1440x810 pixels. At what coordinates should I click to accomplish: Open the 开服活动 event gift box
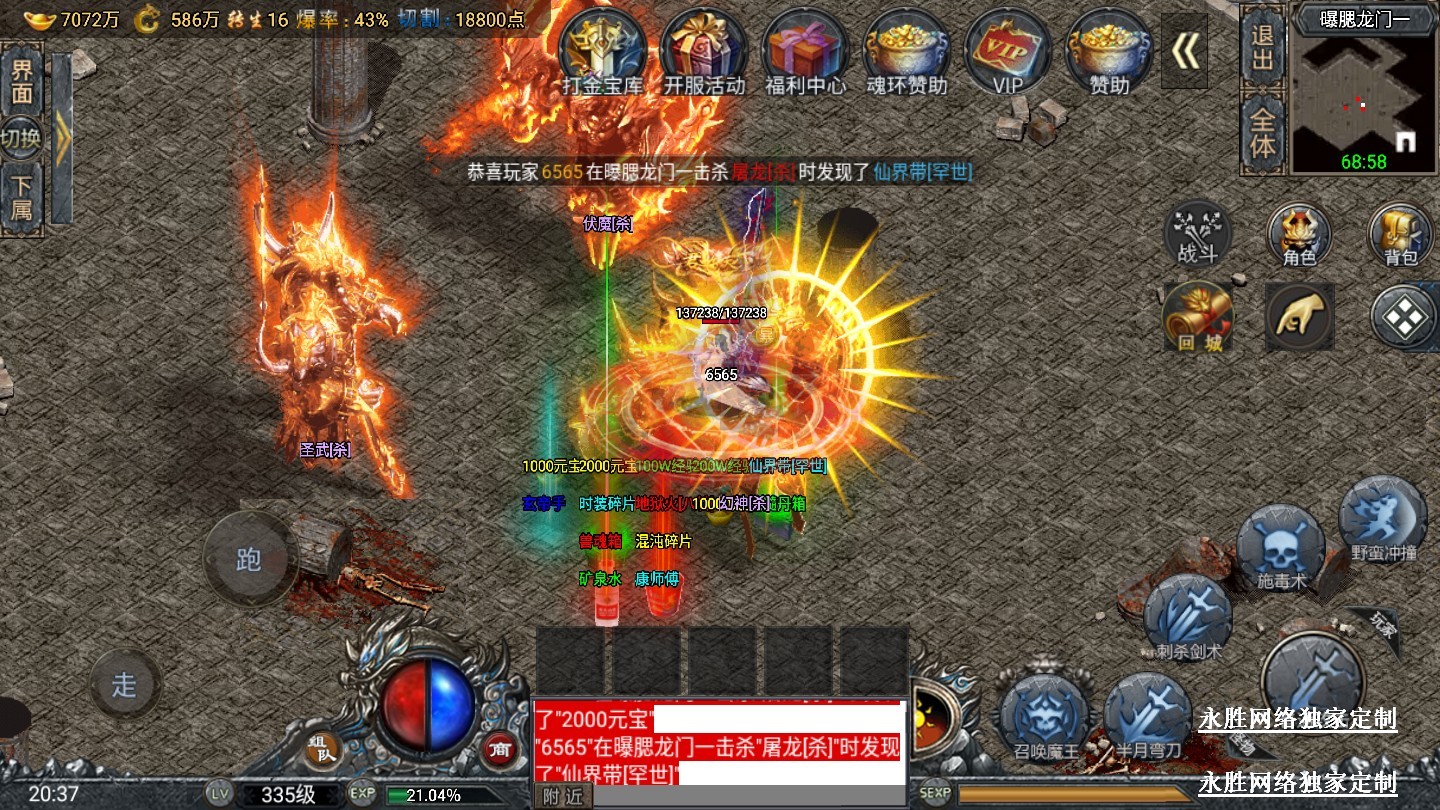[704, 50]
